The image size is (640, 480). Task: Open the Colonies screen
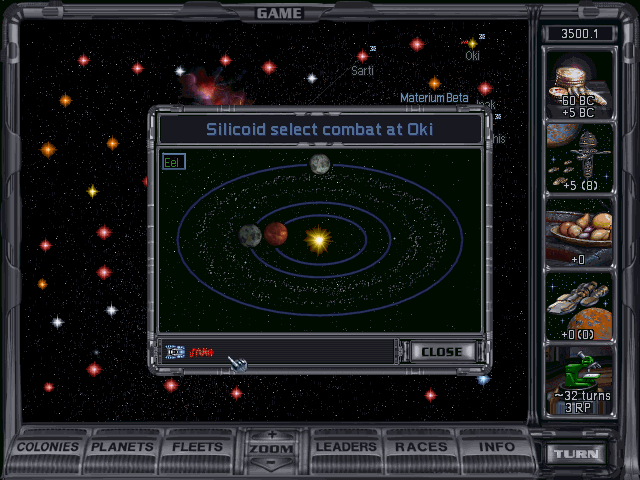pos(48,447)
